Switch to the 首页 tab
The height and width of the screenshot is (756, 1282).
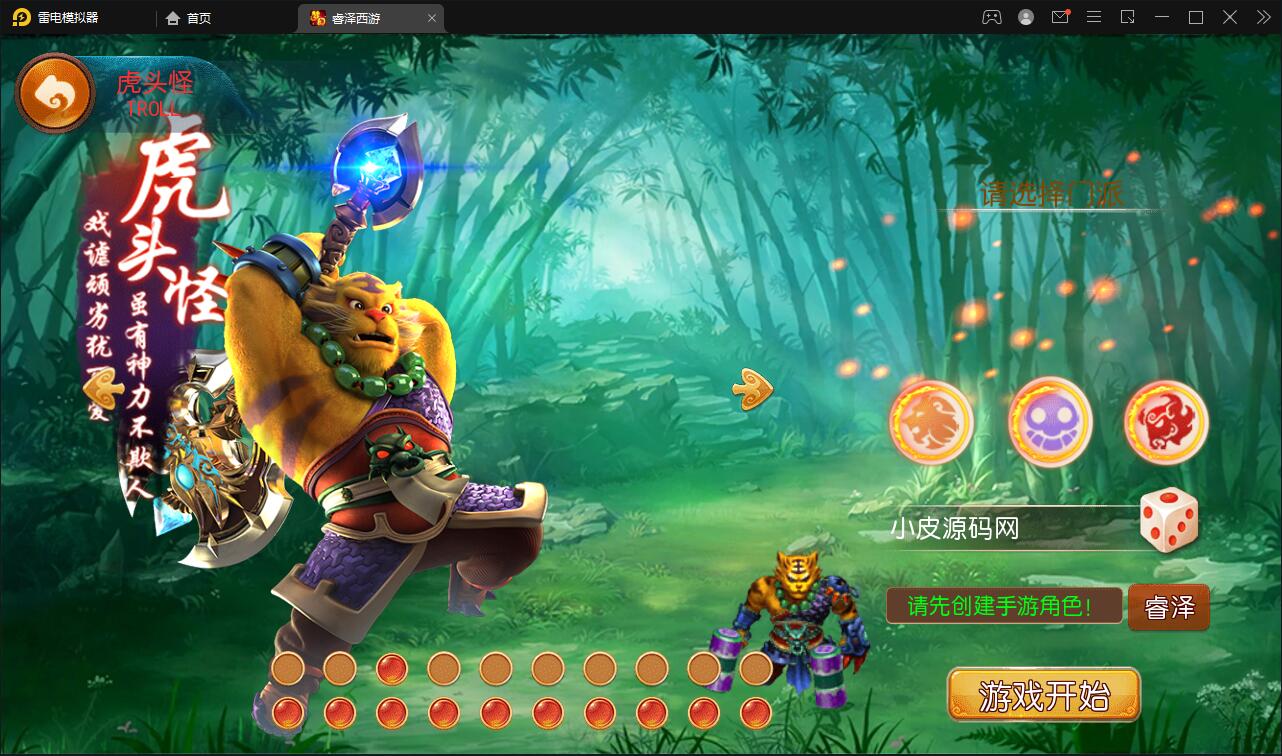188,17
